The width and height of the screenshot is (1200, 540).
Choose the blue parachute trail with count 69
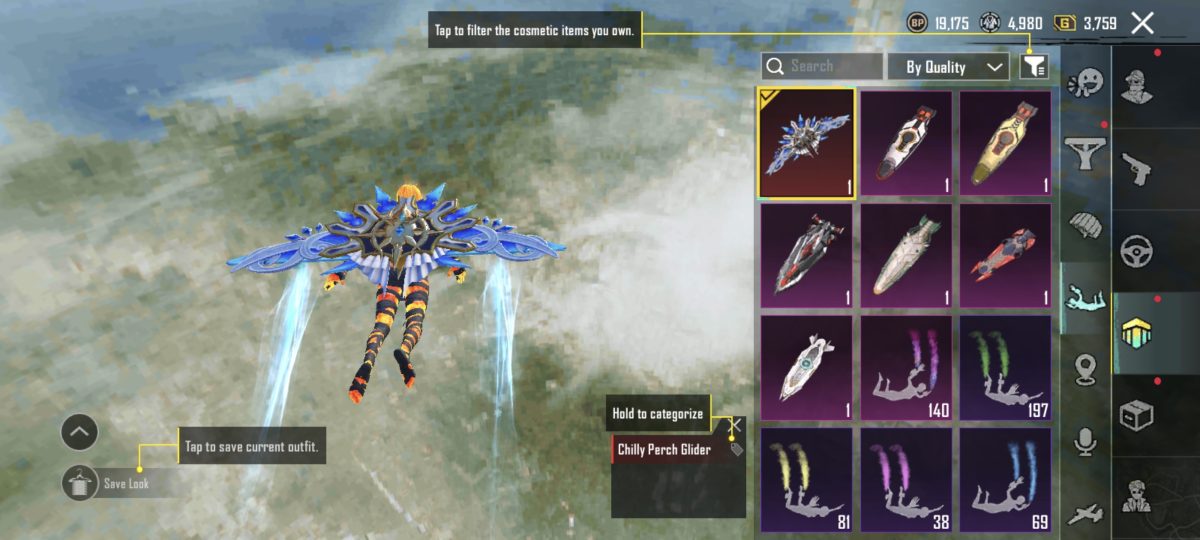pos(1005,479)
